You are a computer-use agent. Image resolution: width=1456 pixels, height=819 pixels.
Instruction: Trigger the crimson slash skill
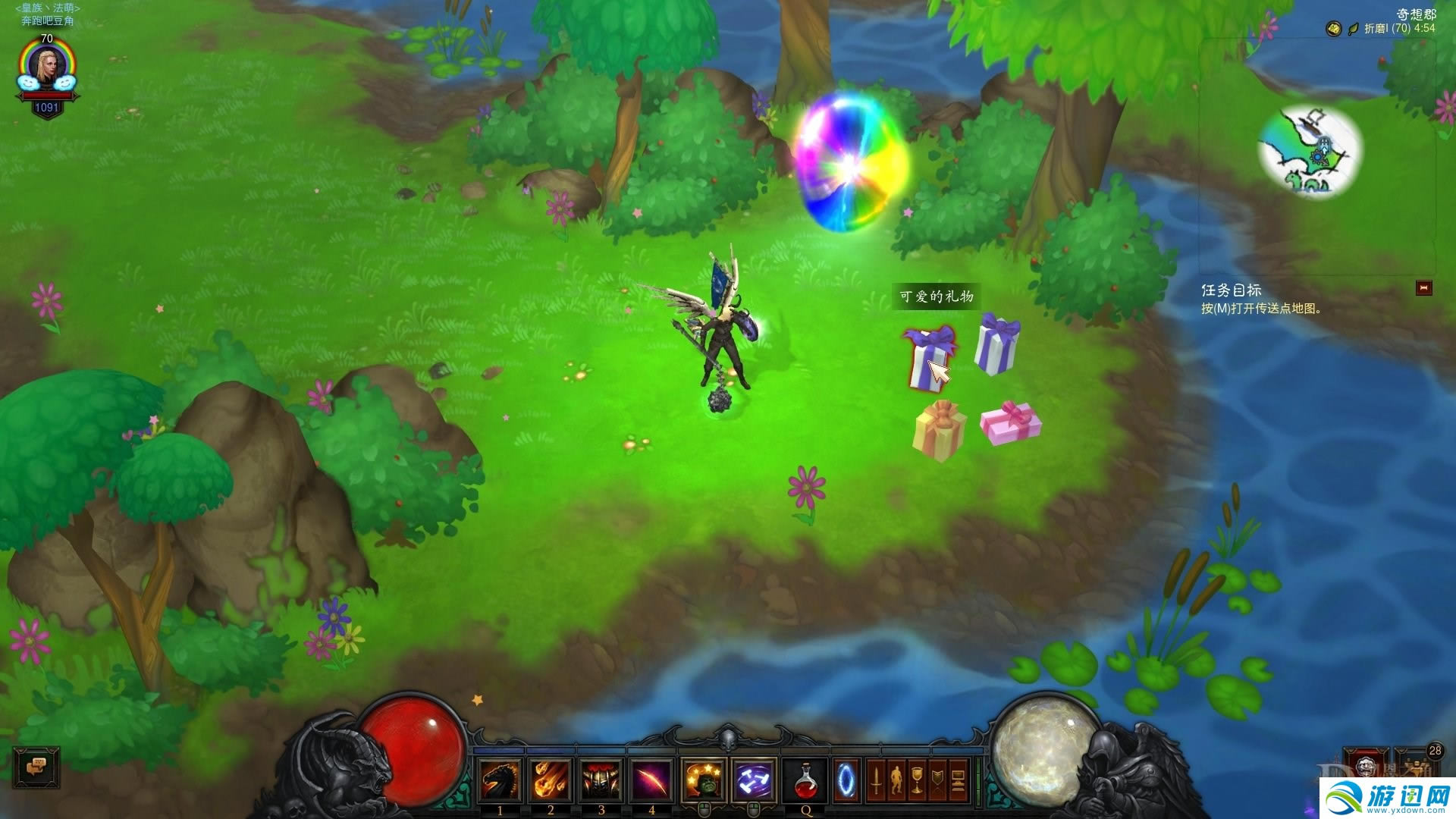651,780
